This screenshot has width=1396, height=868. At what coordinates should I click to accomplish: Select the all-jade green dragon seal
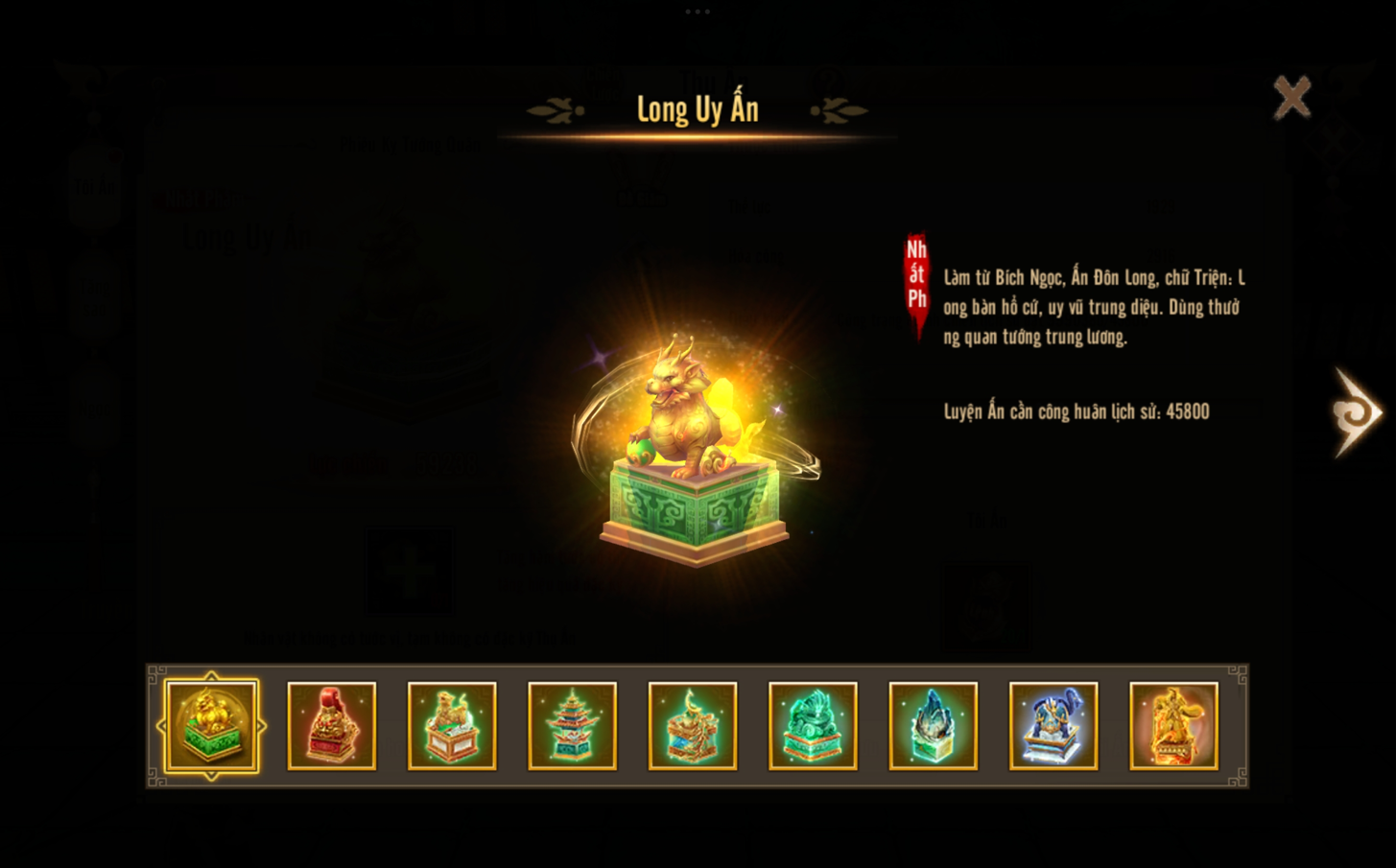[x=813, y=726]
